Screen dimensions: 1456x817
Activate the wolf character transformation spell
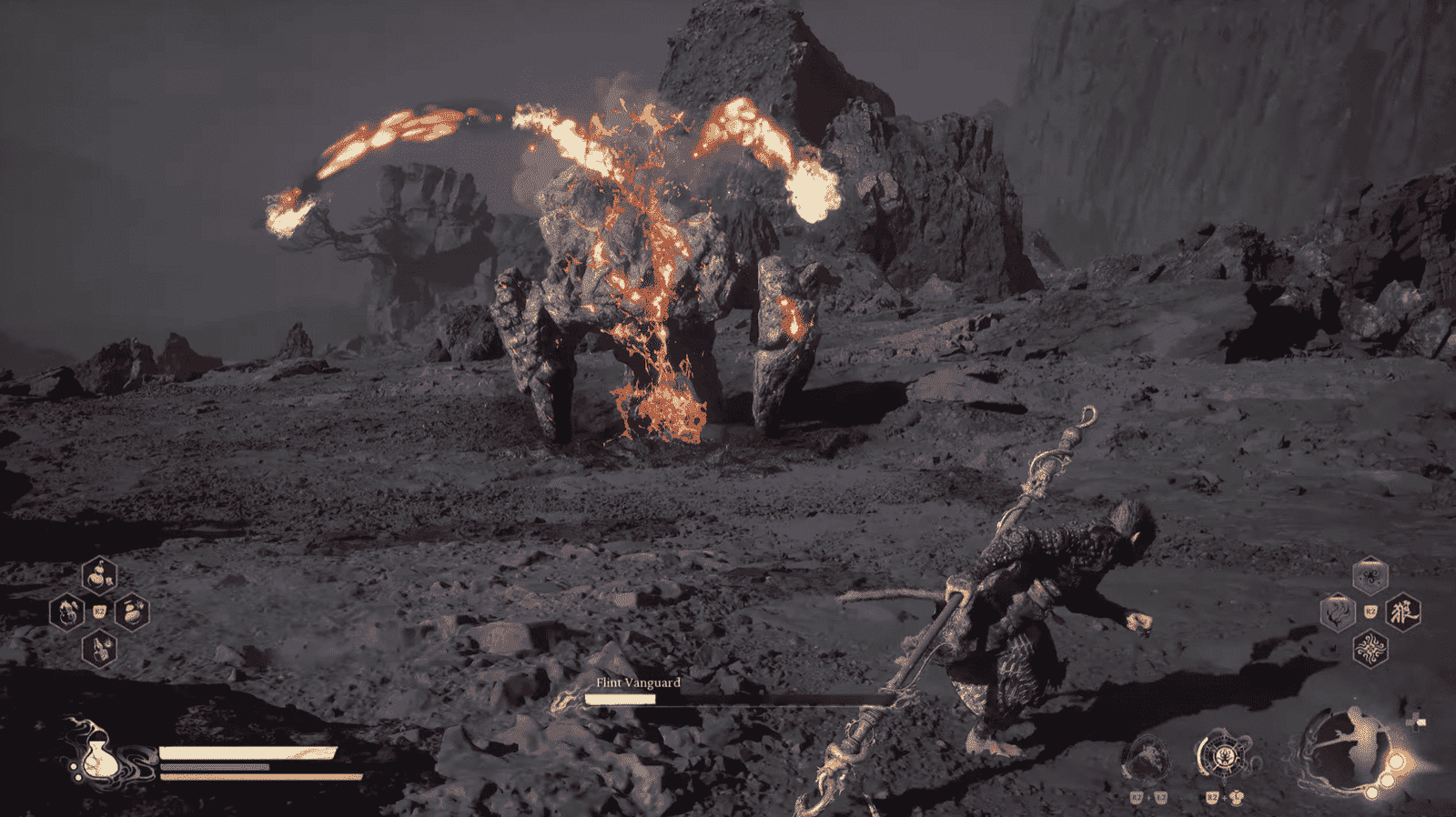1402,611
